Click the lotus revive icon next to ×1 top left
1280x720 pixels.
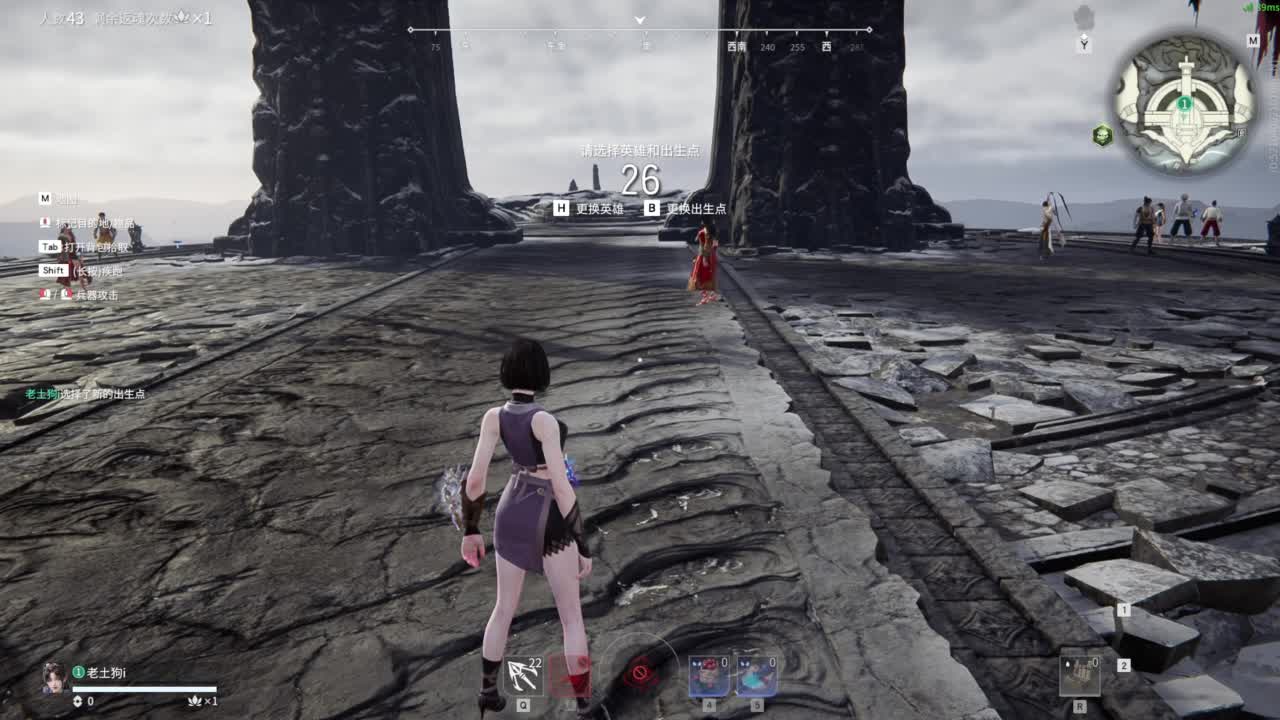pos(181,16)
